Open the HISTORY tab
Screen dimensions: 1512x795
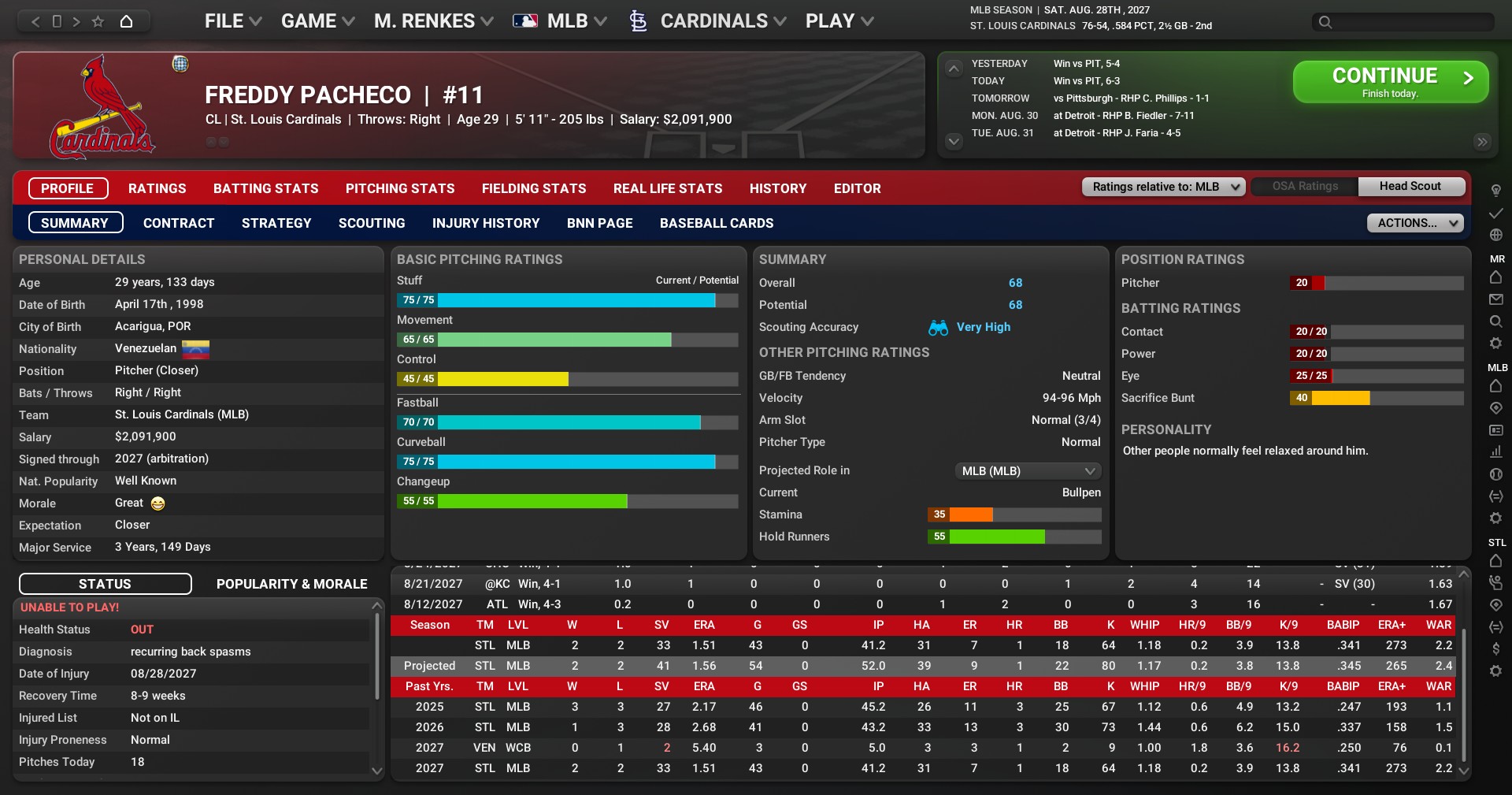coord(778,189)
